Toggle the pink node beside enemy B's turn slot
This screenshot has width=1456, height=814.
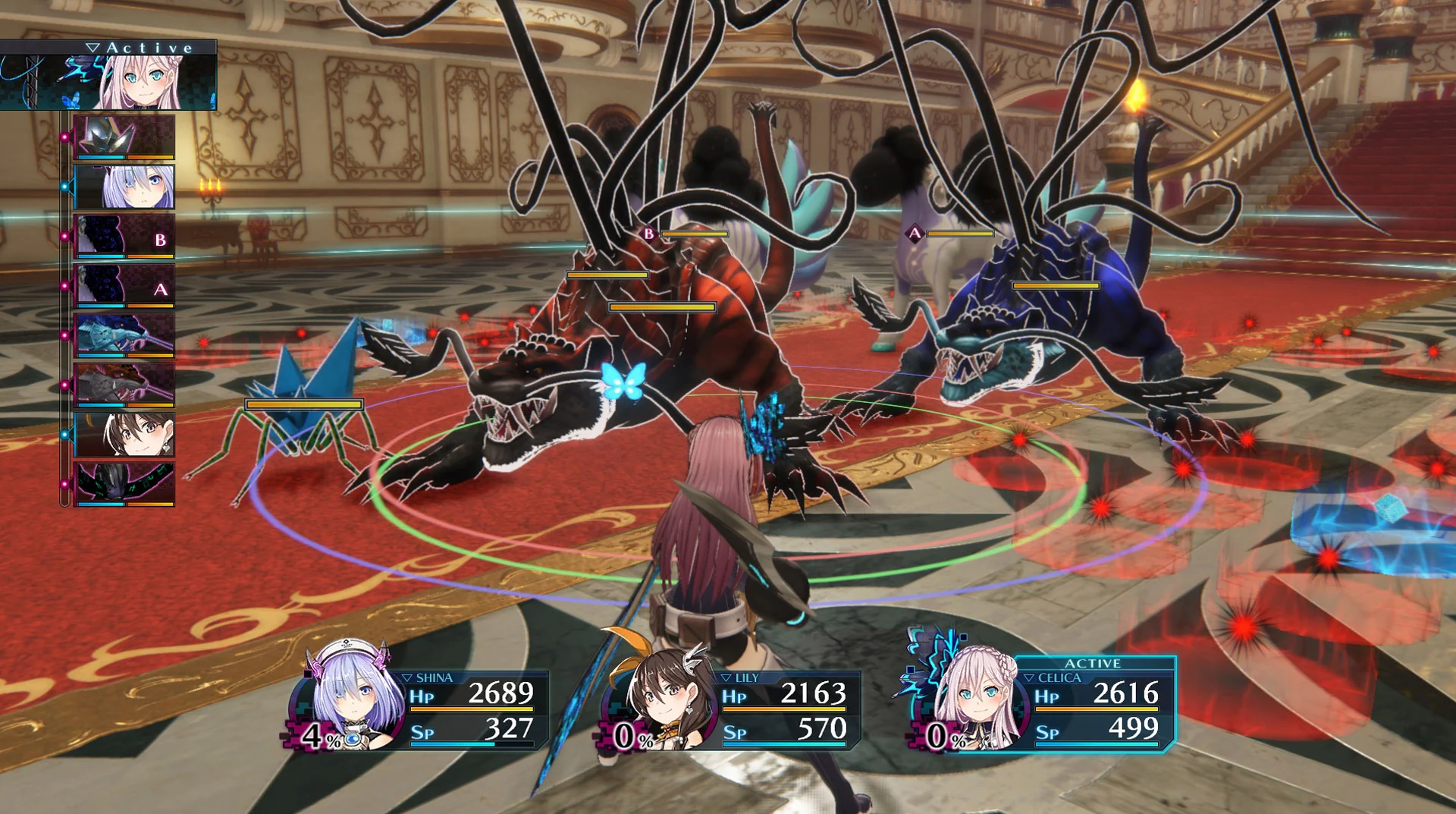pyautogui.click(x=66, y=235)
